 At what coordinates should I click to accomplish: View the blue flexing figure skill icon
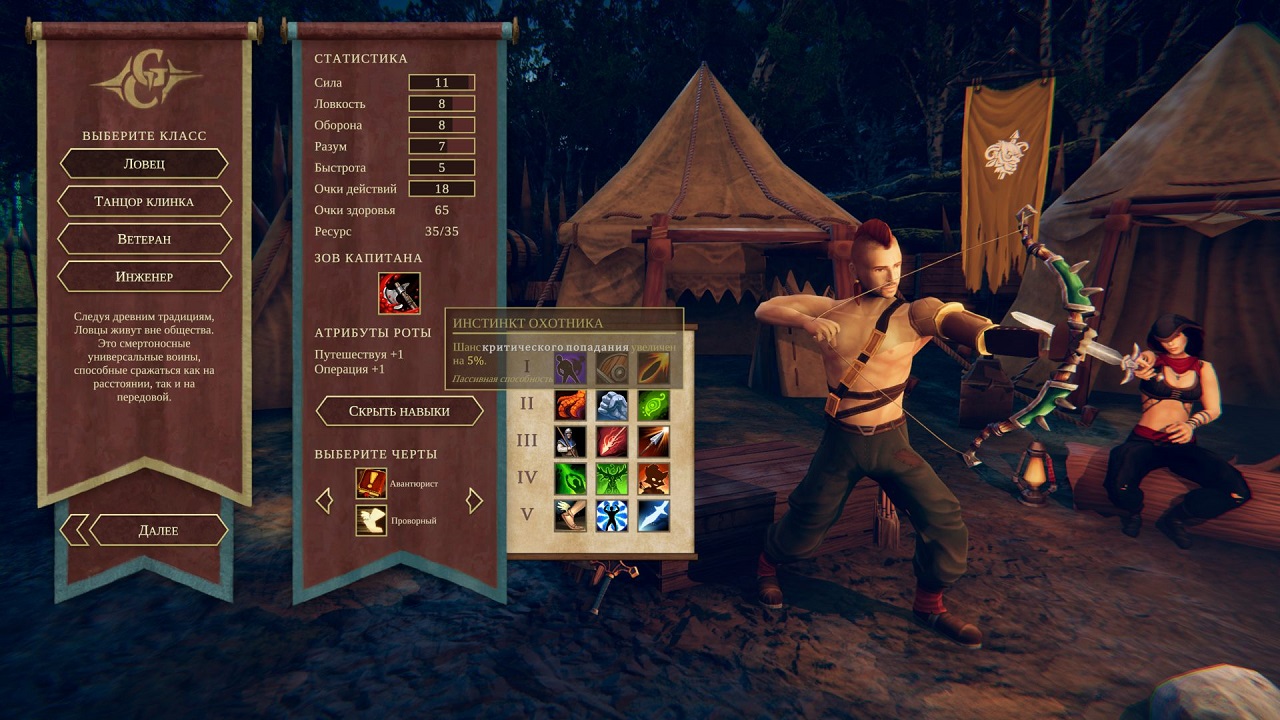[612, 515]
